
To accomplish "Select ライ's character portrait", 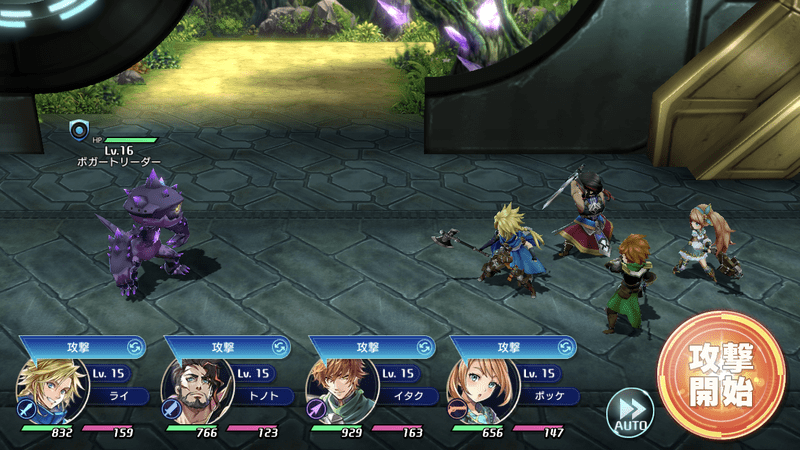I will point(44,393).
